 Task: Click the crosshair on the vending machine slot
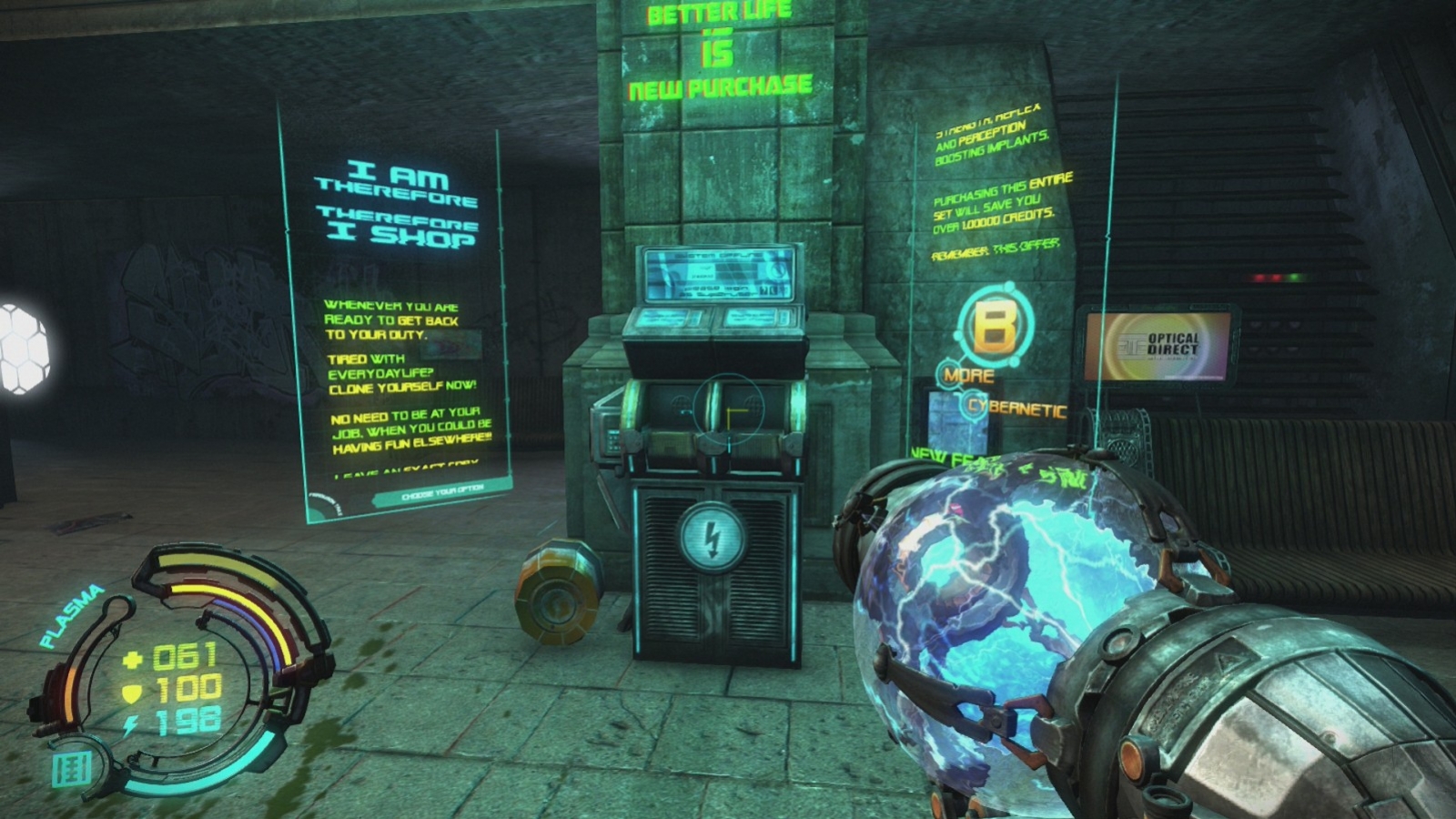(x=728, y=411)
